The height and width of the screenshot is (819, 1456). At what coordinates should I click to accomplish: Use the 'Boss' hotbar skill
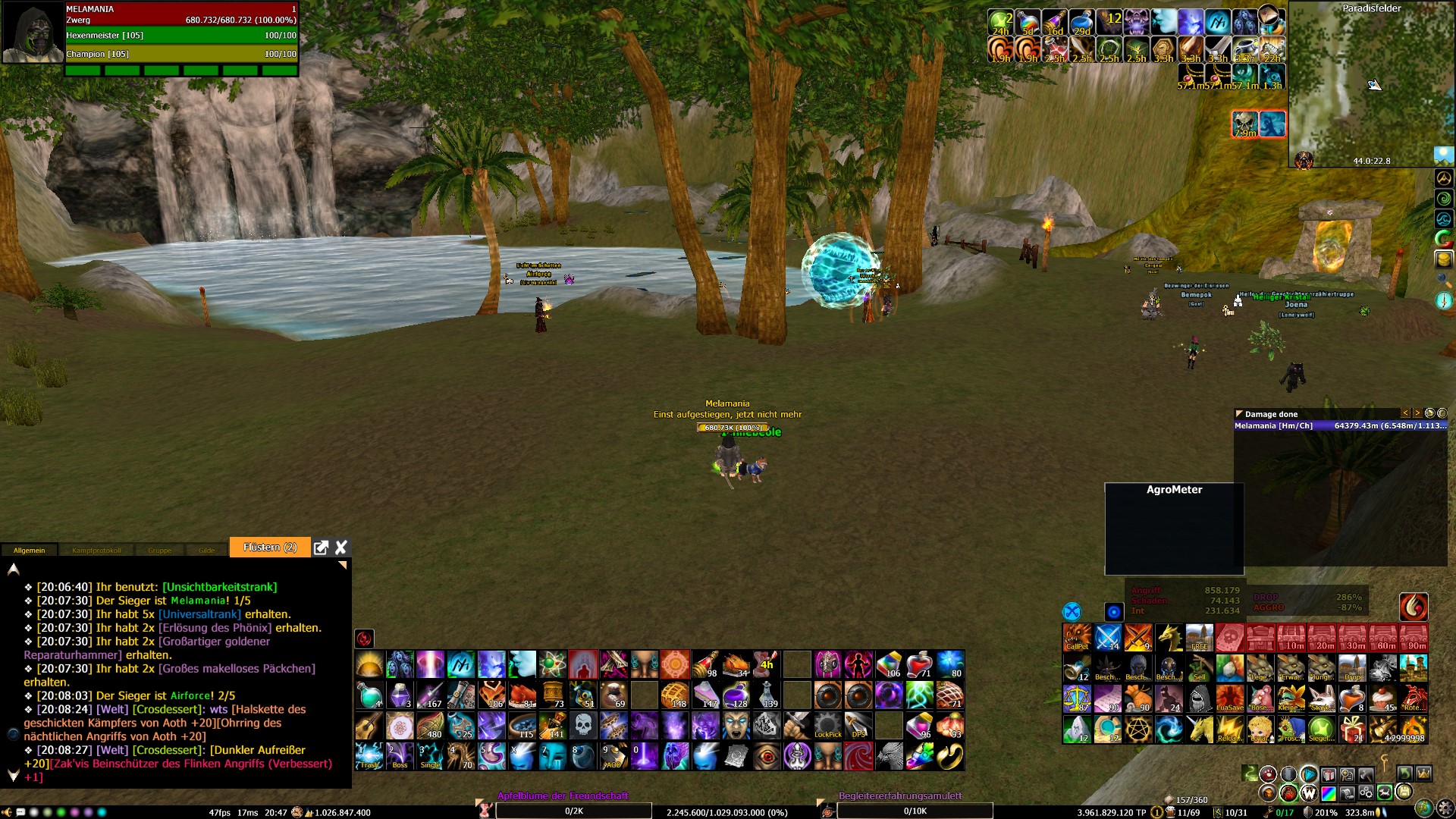(x=400, y=756)
